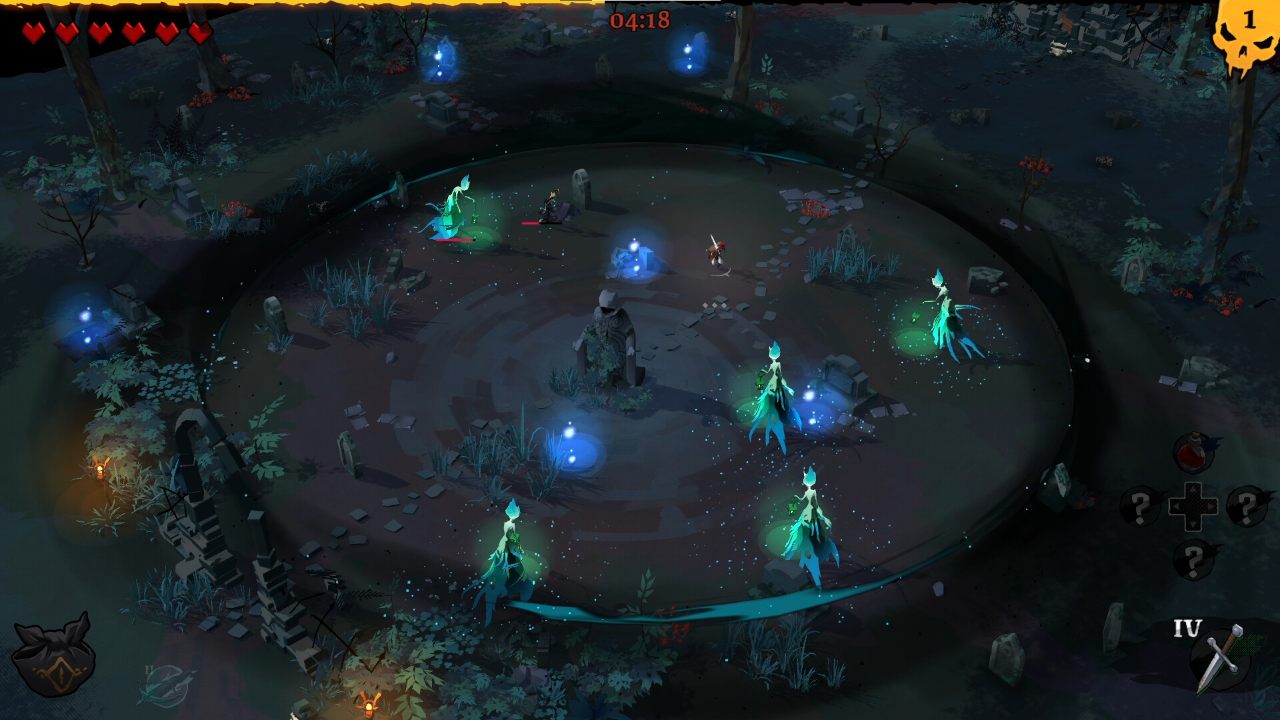Select the teal ghost enemy near the top left
The height and width of the screenshot is (720, 1280).
(x=452, y=205)
